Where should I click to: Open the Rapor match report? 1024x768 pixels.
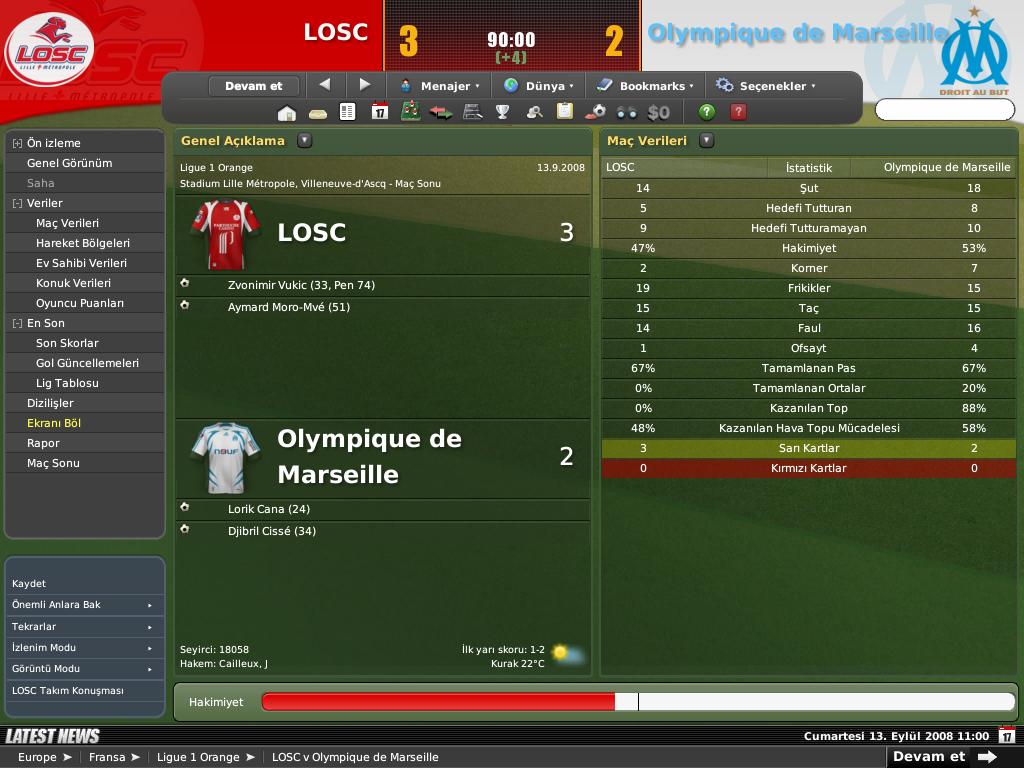tap(43, 443)
